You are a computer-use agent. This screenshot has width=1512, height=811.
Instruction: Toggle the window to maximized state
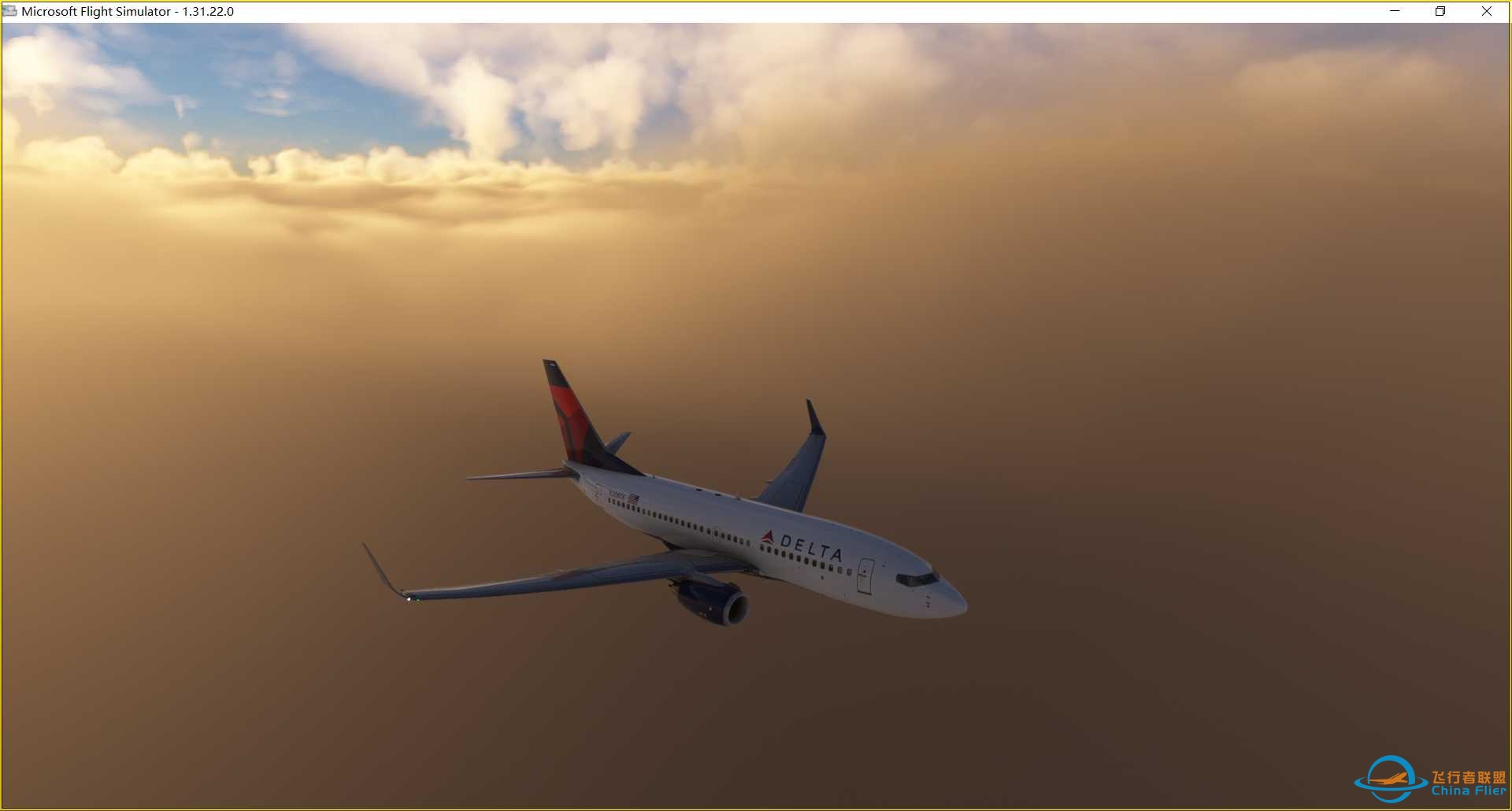point(1440,11)
